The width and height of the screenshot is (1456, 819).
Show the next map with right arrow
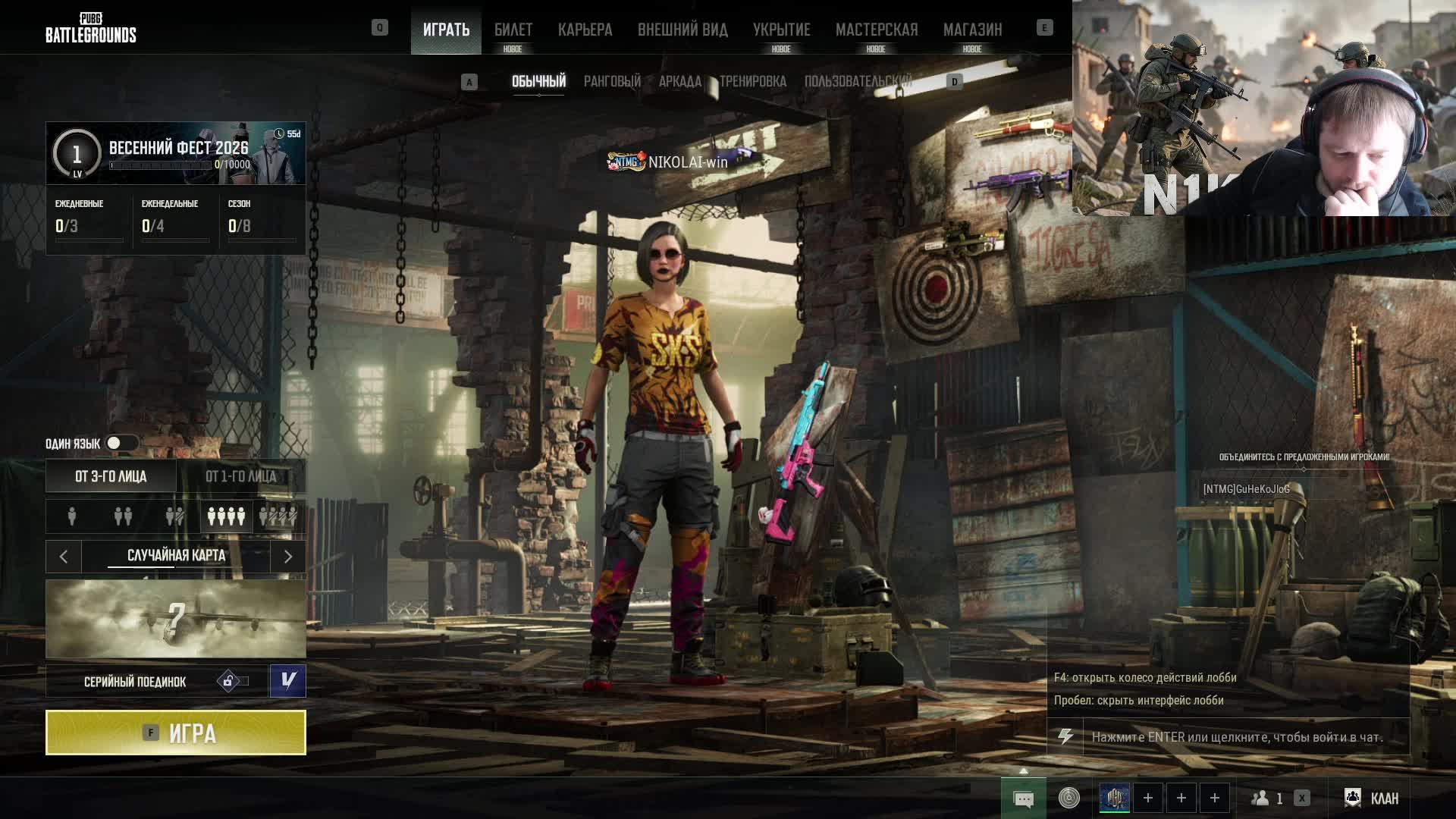pos(288,557)
